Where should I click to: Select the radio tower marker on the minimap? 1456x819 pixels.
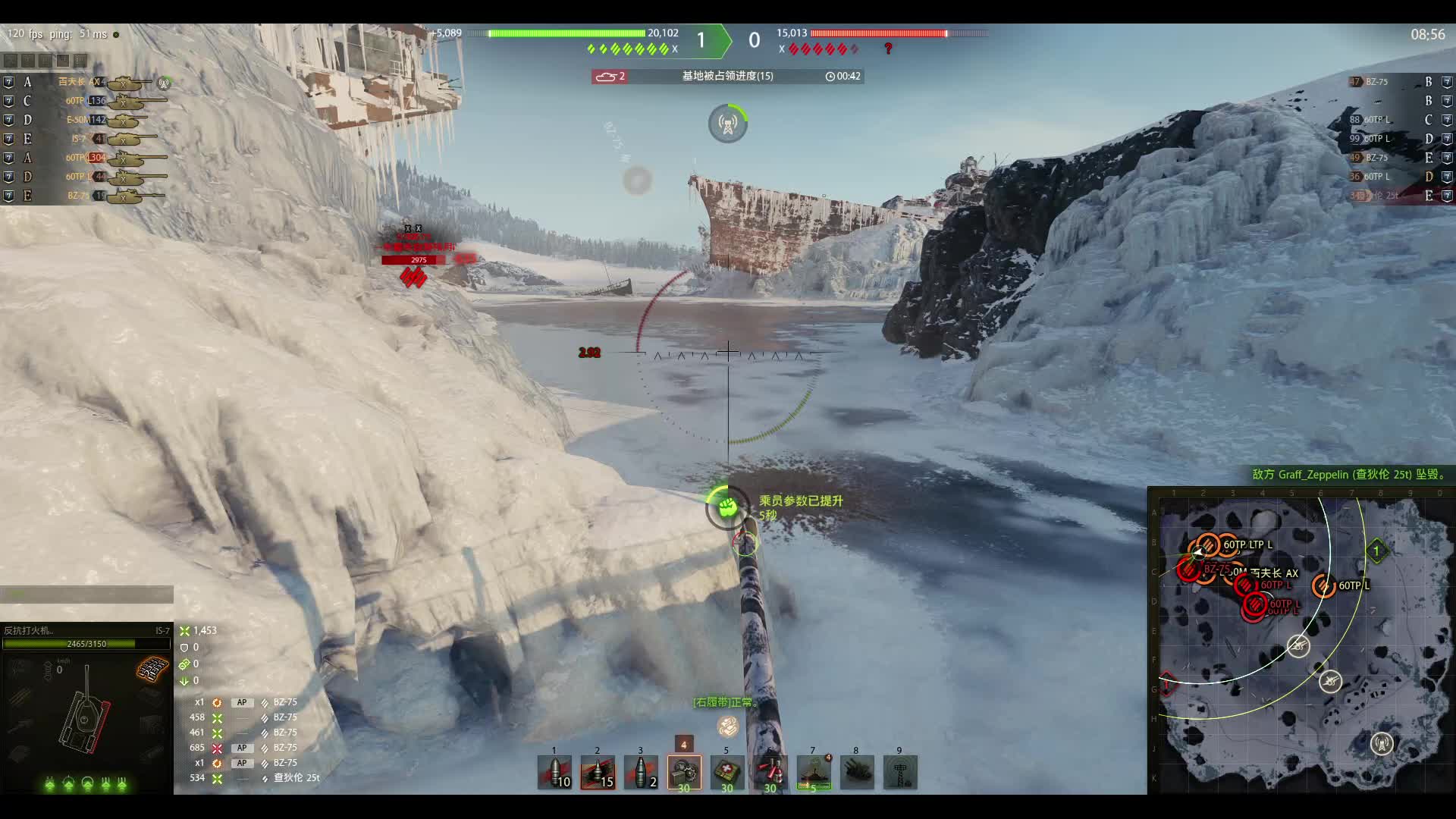(1382, 743)
